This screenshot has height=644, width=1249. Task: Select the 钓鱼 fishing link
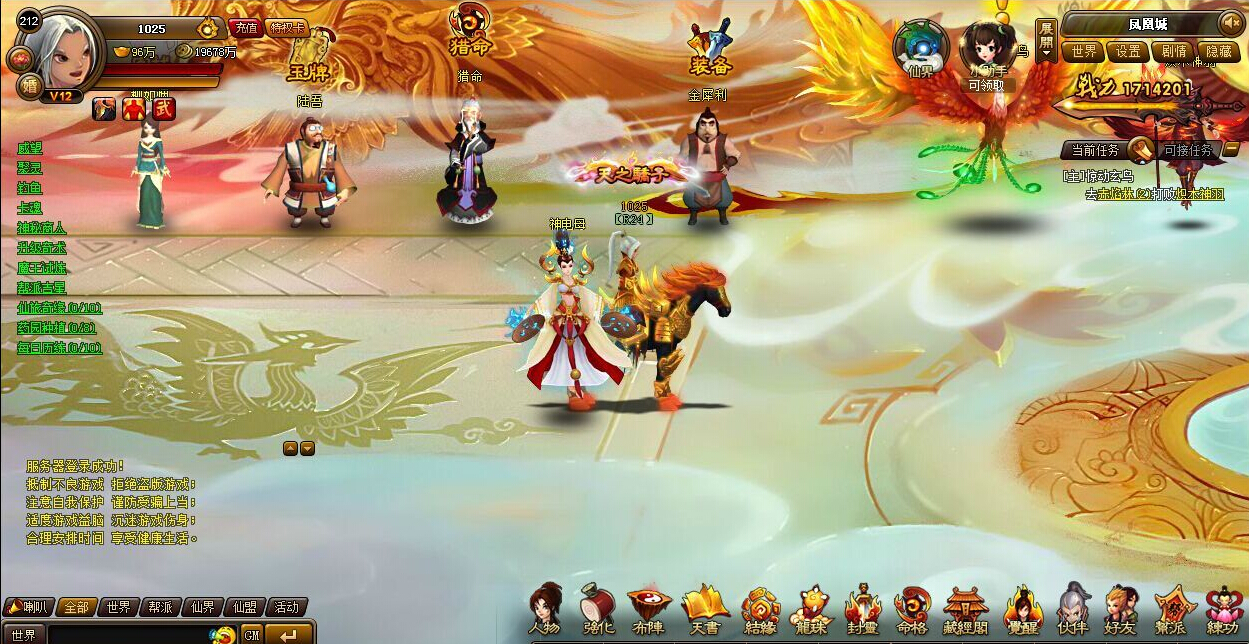coord(30,188)
